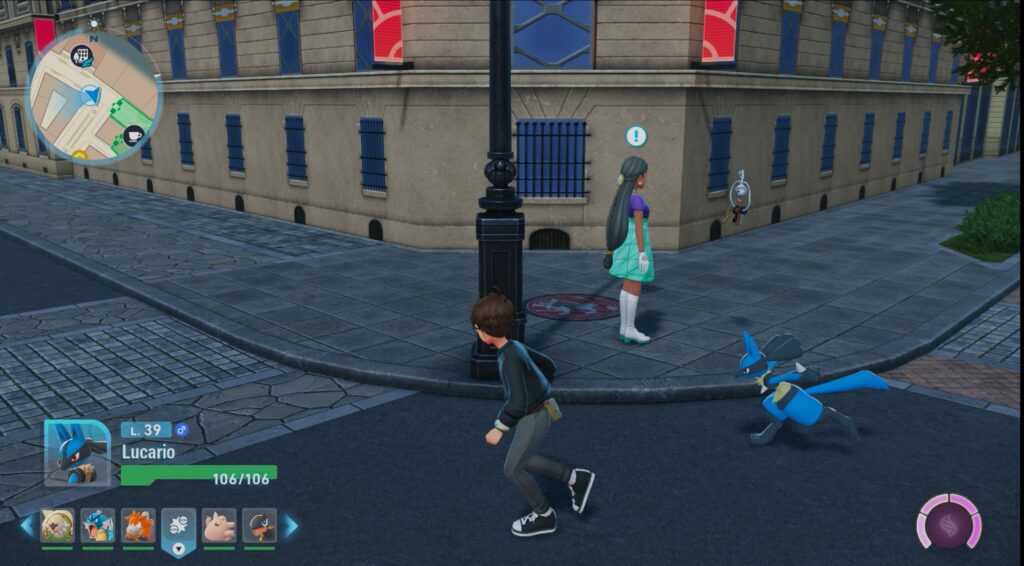This screenshot has width=1024, height=566.
Task: Pick the orange maned Pokémon party slot
Action: pyautogui.click(x=138, y=526)
